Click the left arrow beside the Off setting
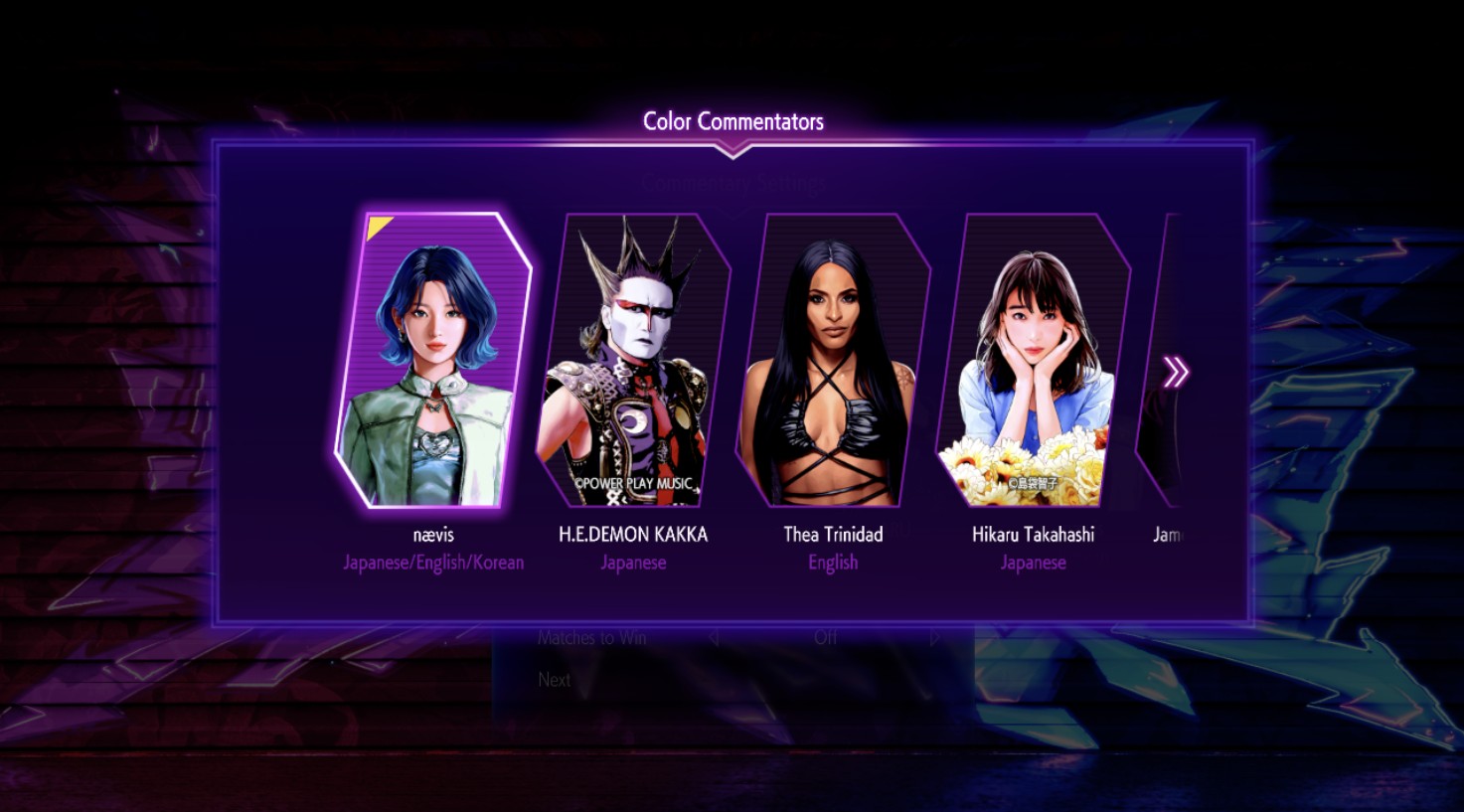1464x812 pixels. pyautogui.click(x=712, y=637)
